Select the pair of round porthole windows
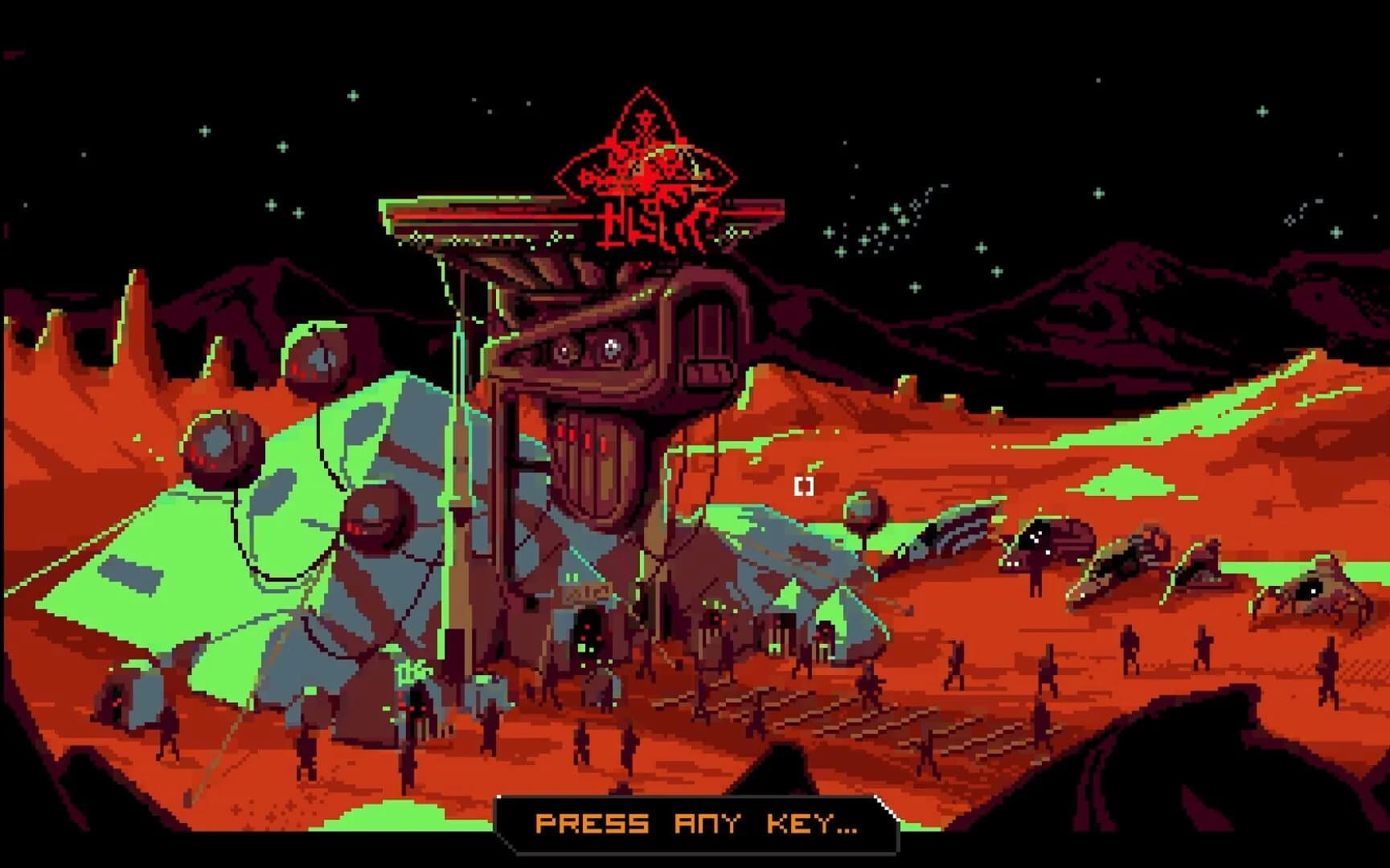1390x868 pixels. [x=587, y=350]
